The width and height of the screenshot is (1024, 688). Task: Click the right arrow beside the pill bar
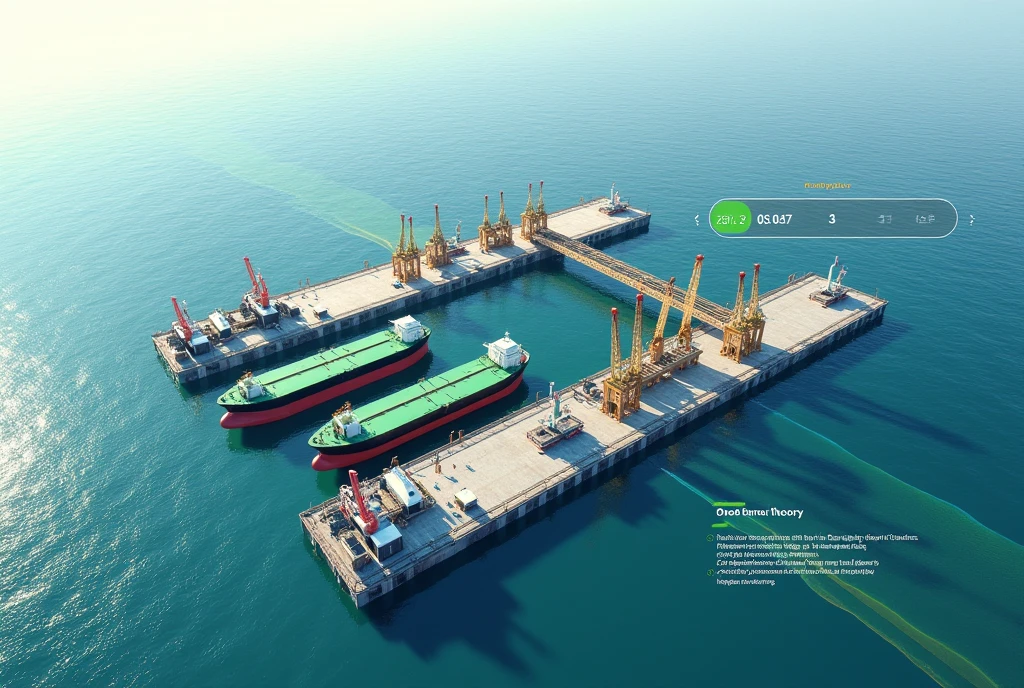[971, 218]
